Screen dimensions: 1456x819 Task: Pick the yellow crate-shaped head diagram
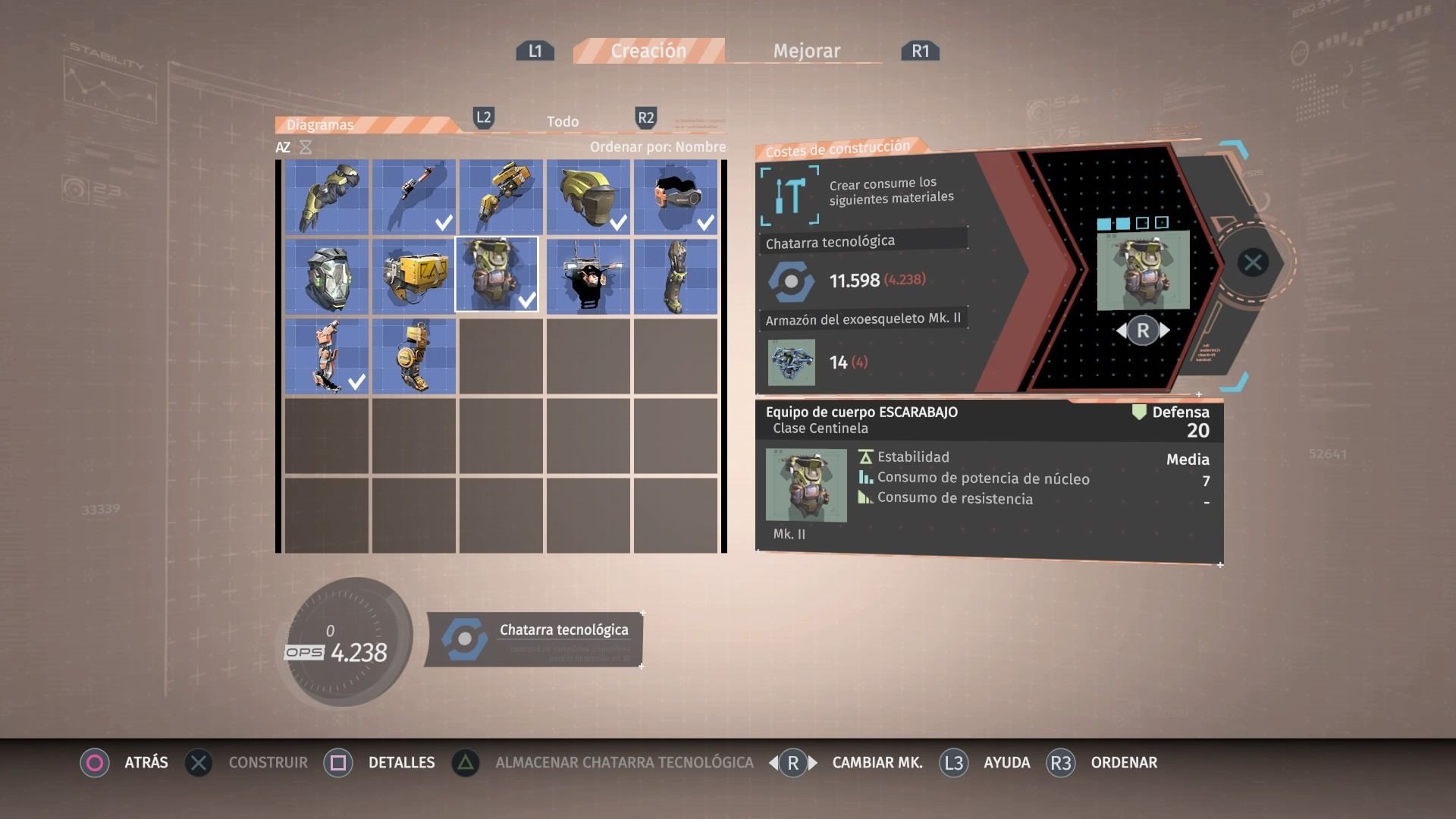point(414,275)
